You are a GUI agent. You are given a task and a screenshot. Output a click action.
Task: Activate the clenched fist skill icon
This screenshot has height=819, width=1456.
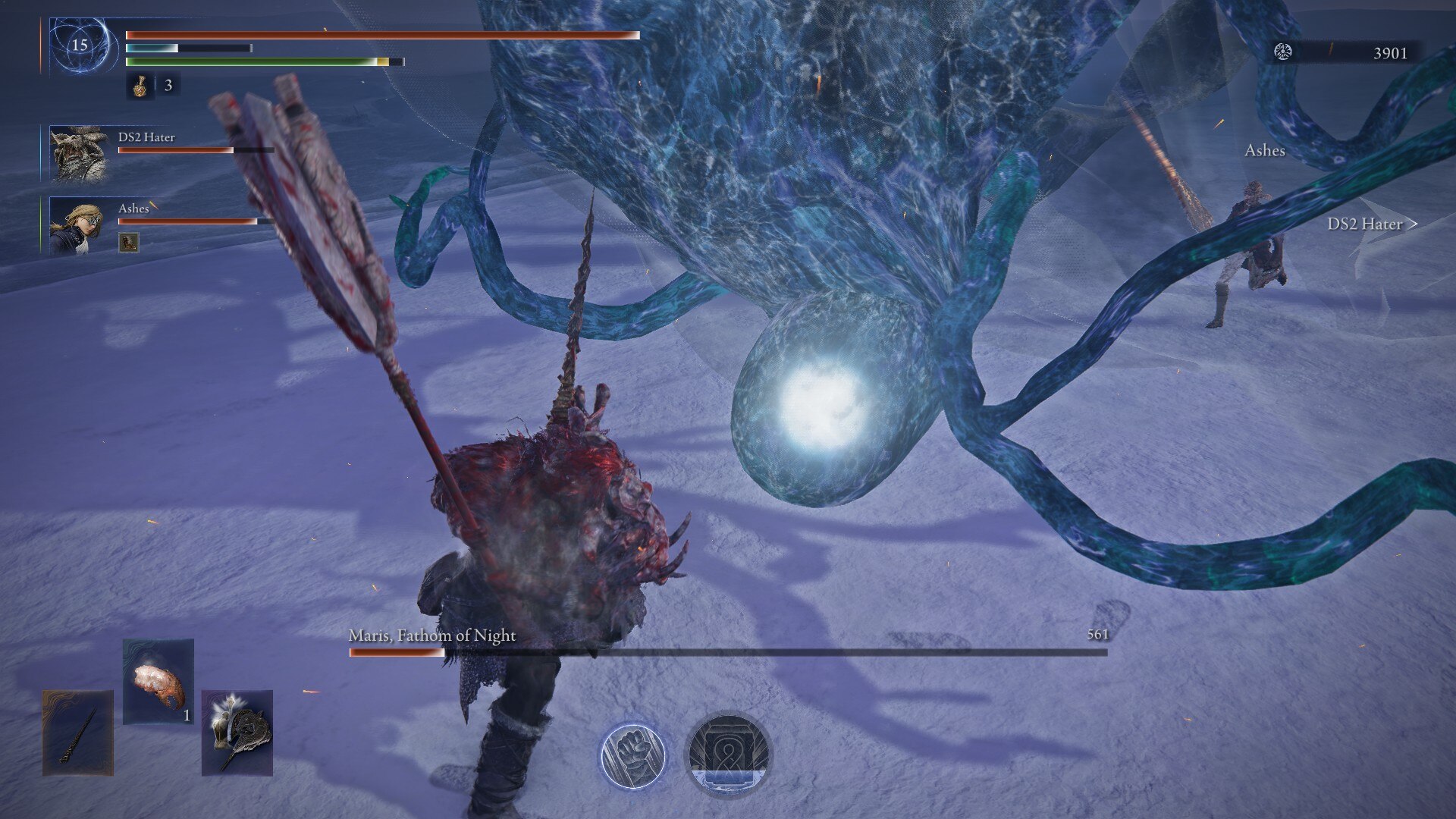click(x=632, y=756)
